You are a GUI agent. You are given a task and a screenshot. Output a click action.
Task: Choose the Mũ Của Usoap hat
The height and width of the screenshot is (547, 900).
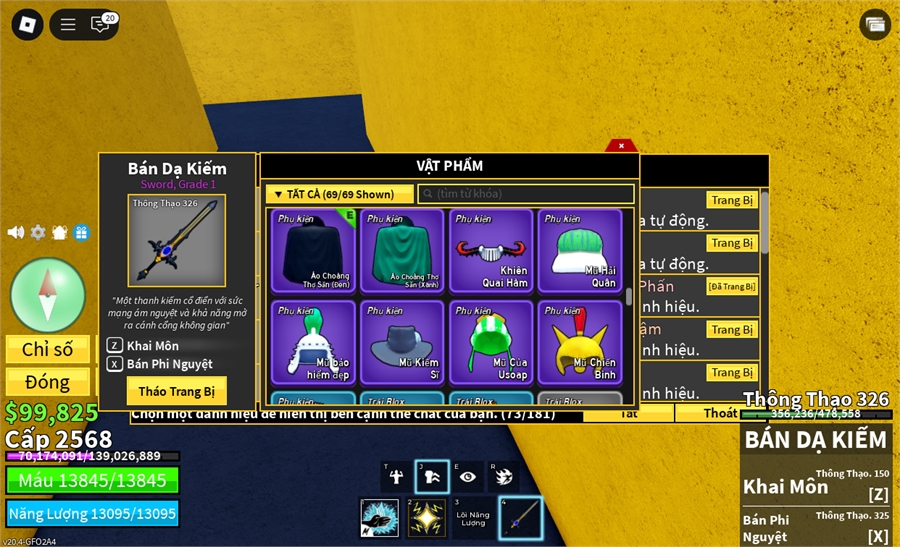(490, 342)
